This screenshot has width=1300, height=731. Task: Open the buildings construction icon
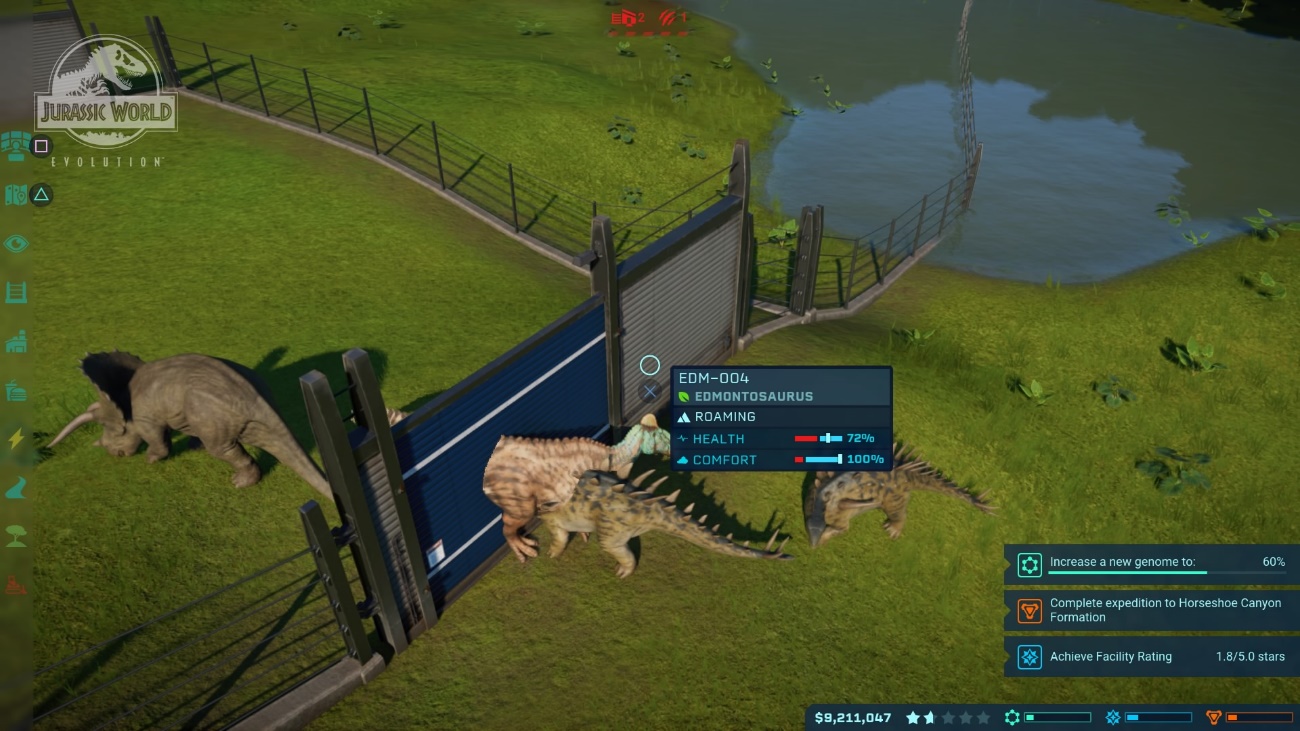(16, 342)
